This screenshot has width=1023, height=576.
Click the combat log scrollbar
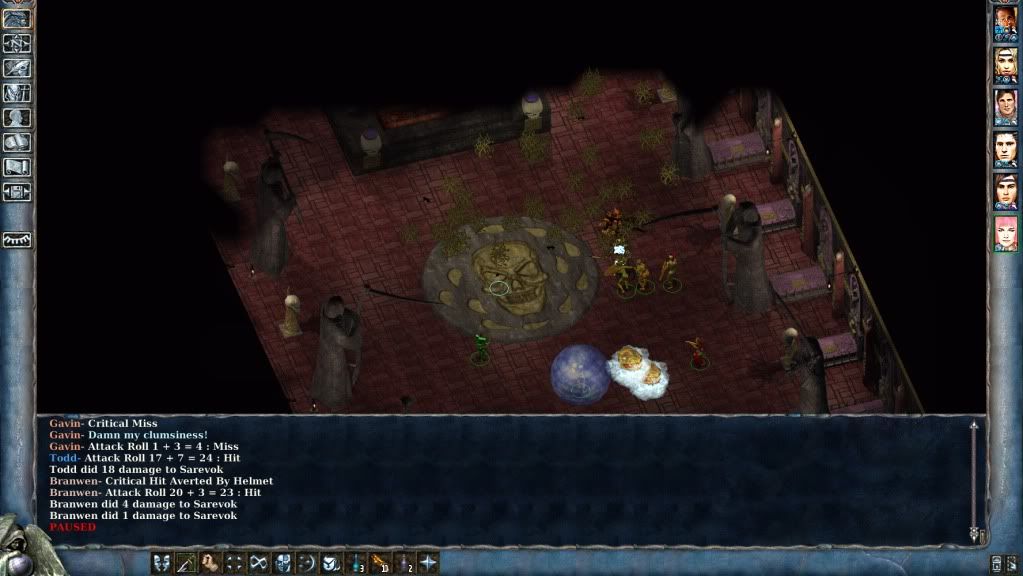tap(973, 480)
